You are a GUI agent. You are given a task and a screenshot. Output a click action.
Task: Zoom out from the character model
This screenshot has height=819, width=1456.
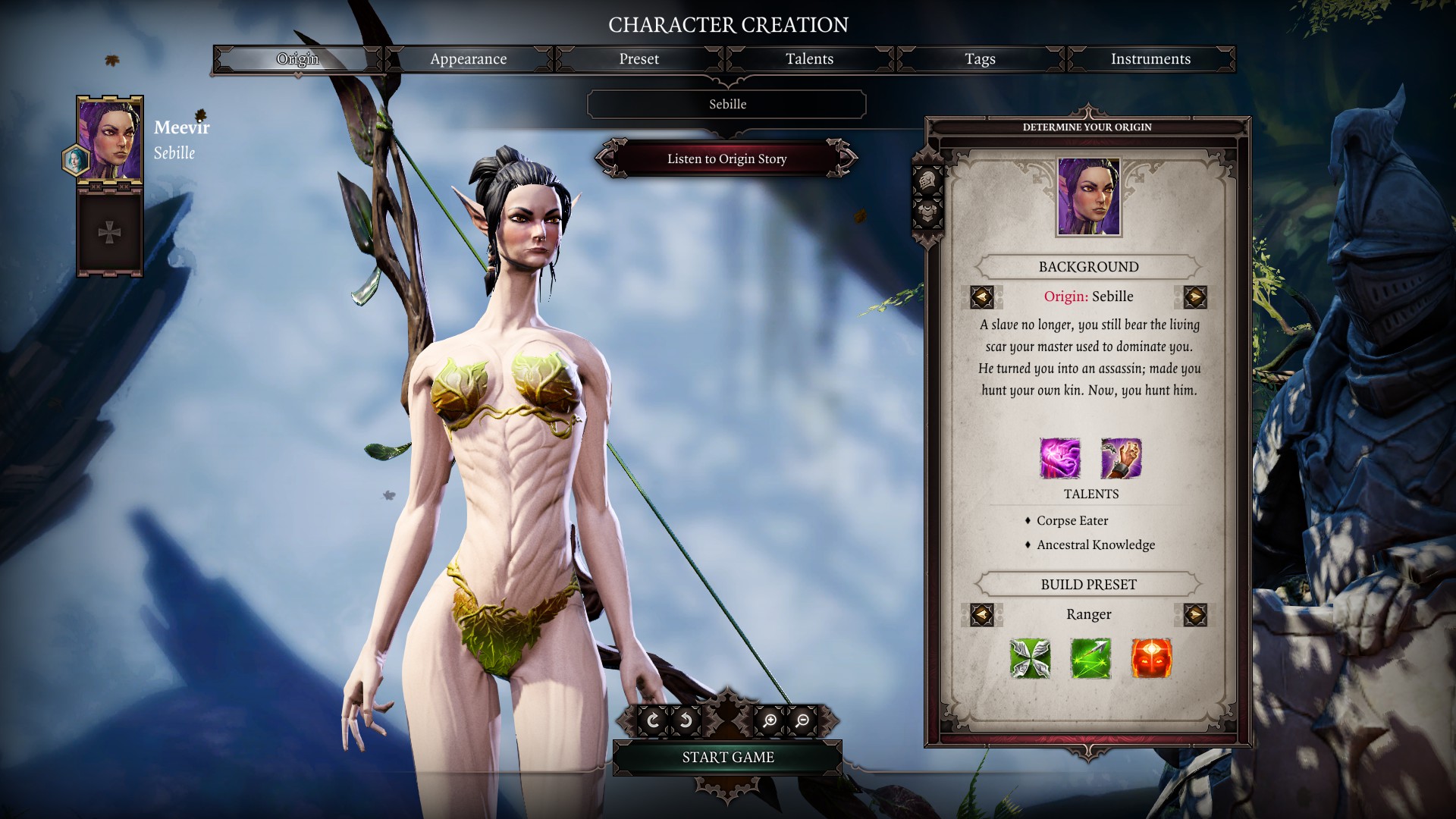click(x=802, y=720)
